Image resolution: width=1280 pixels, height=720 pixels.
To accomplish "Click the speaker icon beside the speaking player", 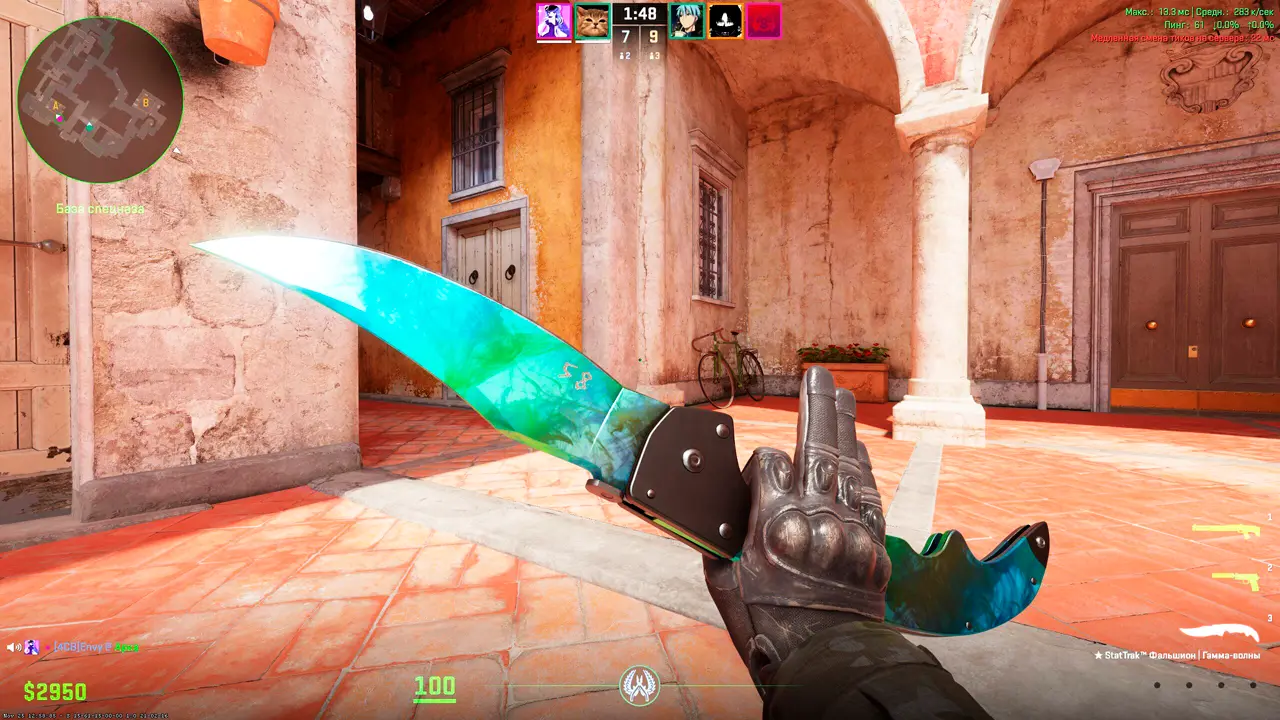I will 13,647.
